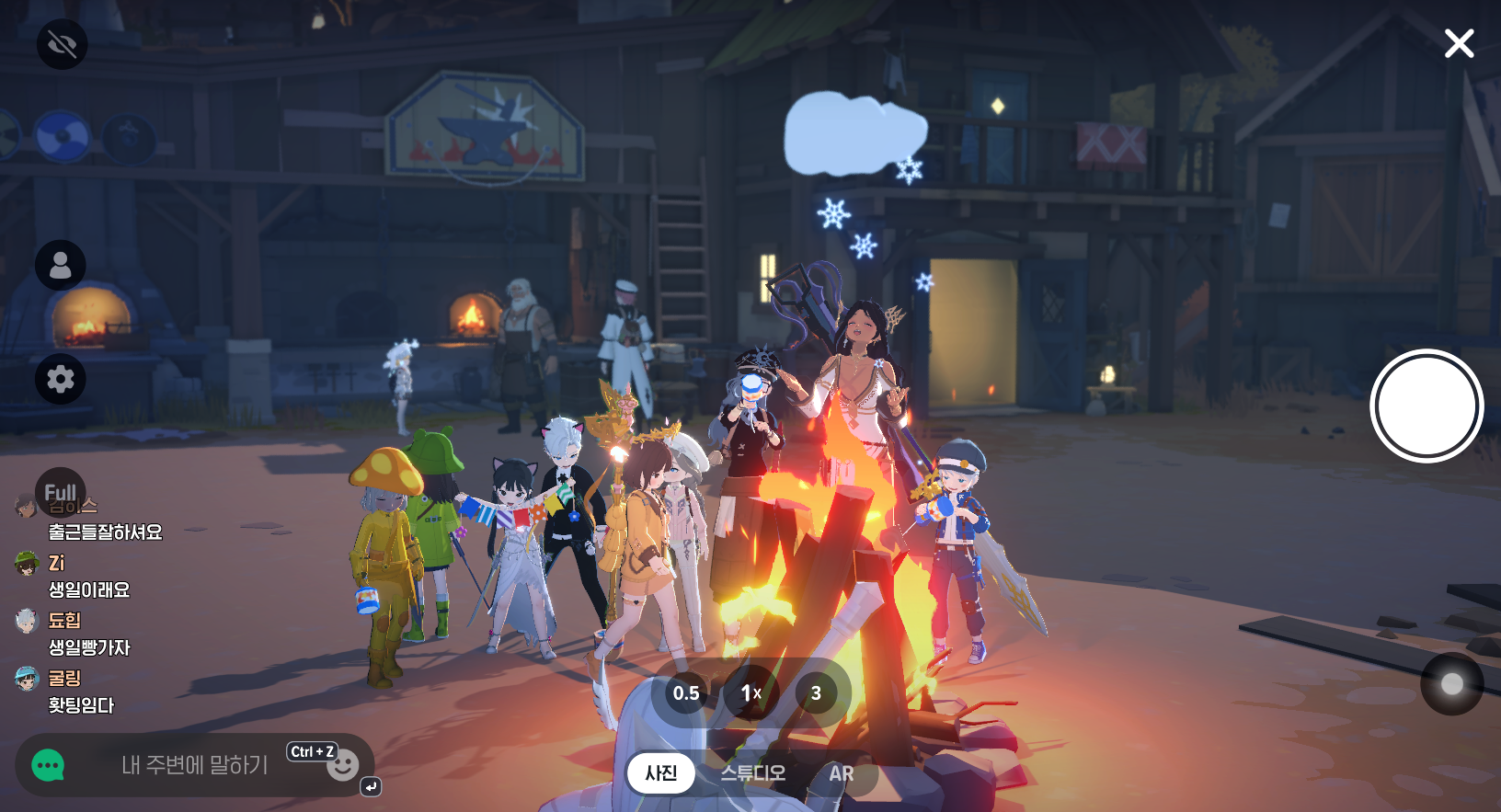Open the emoji smiley picker
The image size is (1501, 812).
[343, 765]
